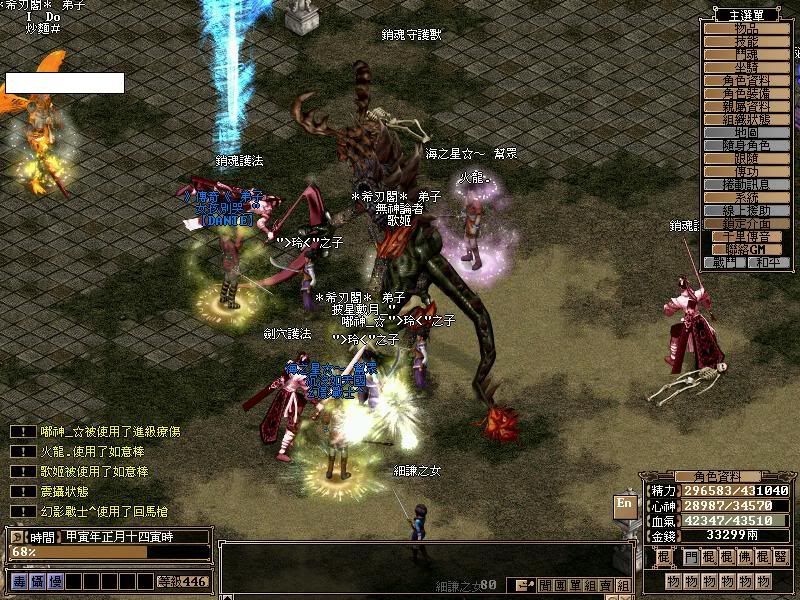
Task: Select the 隨身角色 menu entry
Action: [x=746, y=146]
